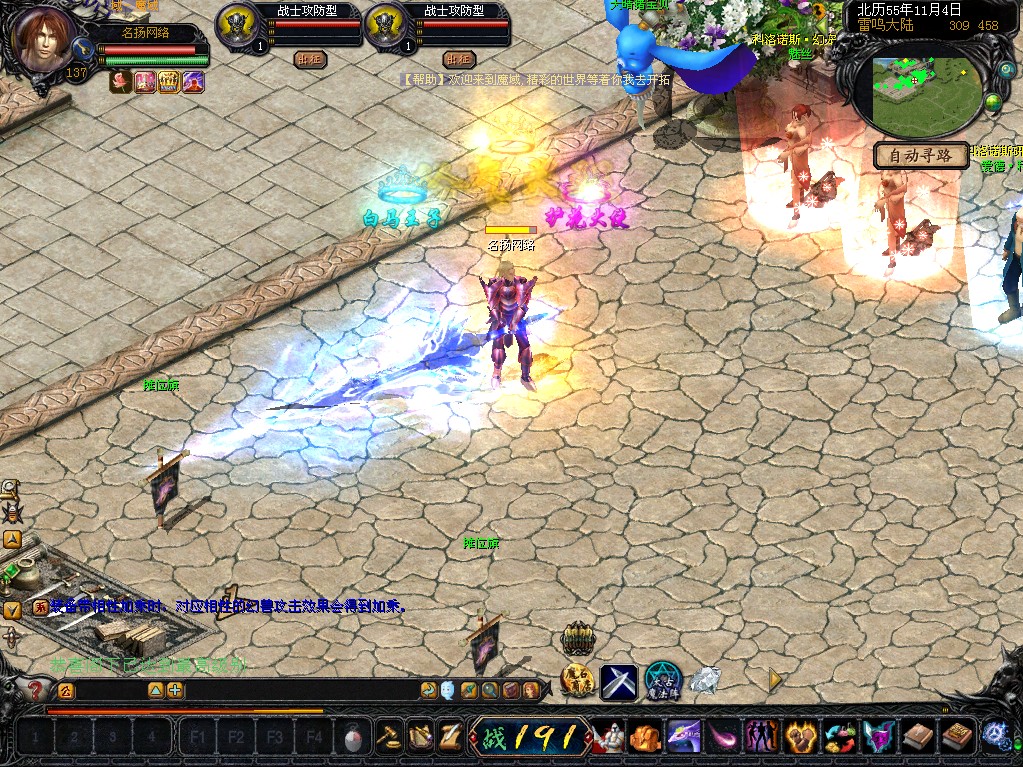Click the white crystal diamond icon
Screen dimensions: 1023x767
pos(704,680)
